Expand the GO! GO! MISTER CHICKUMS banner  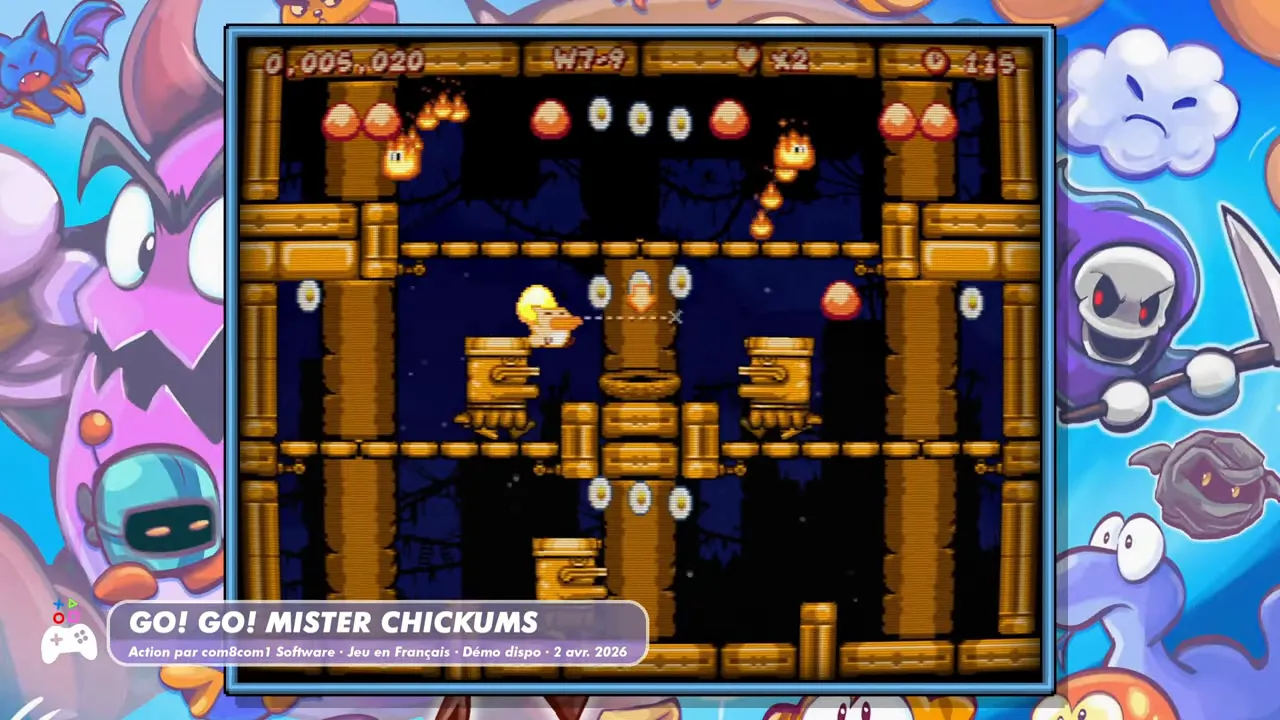[x=335, y=622]
